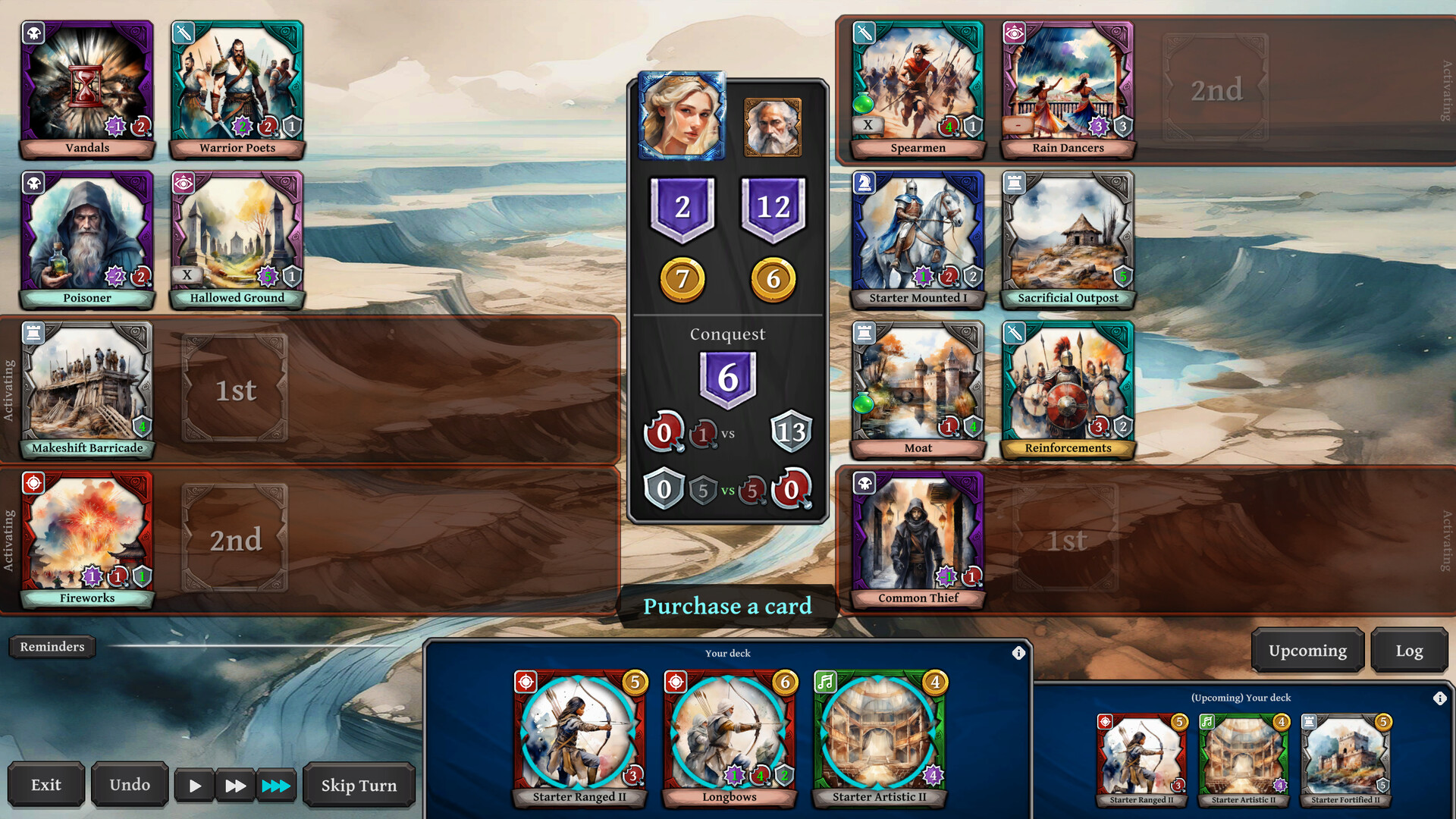Click the gold coin showing 7 in center panel
This screenshot has width=1456, height=819.
click(x=682, y=278)
